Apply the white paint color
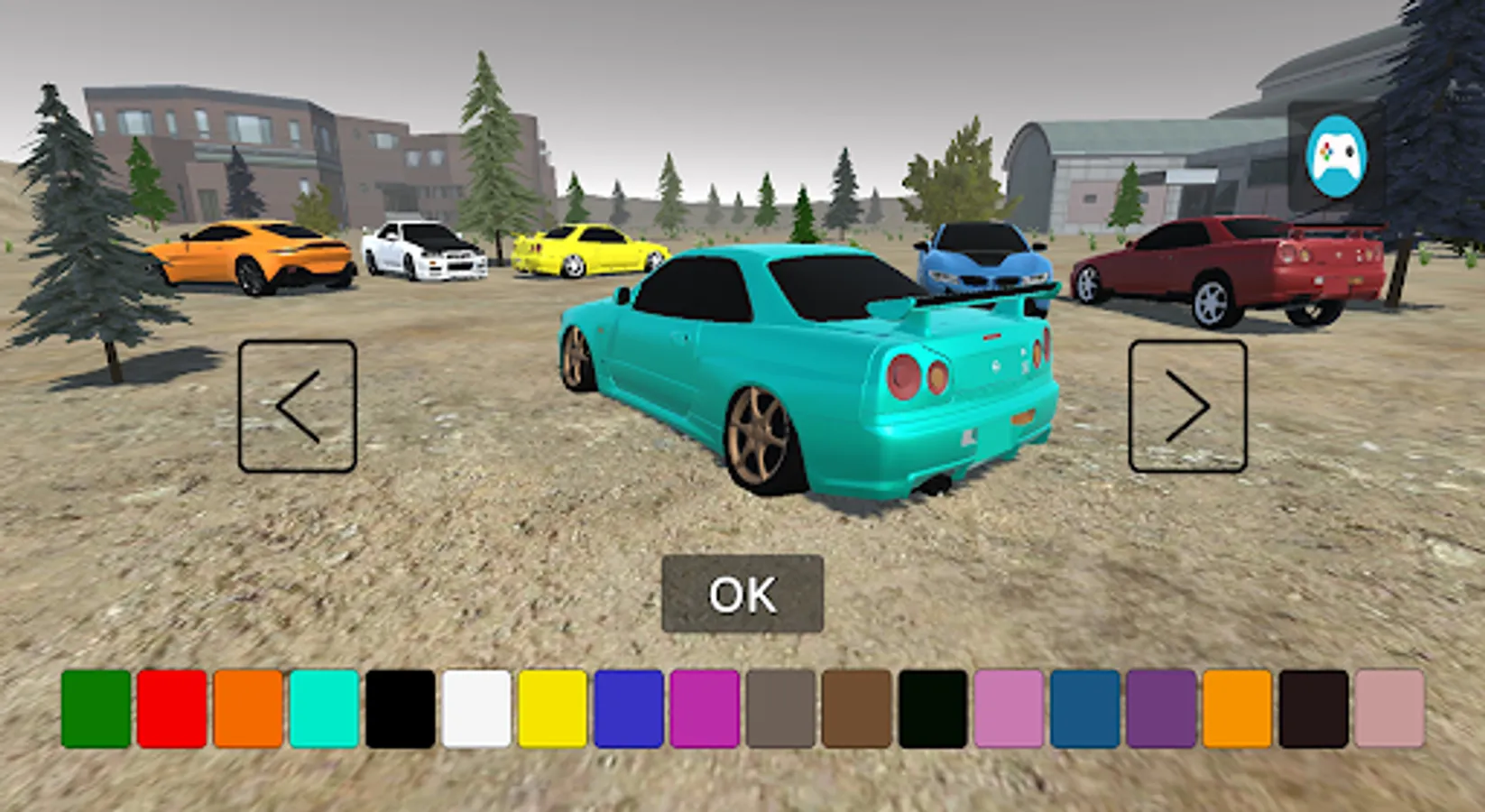Viewport: 1485px width, 812px height. pyautogui.click(x=476, y=708)
